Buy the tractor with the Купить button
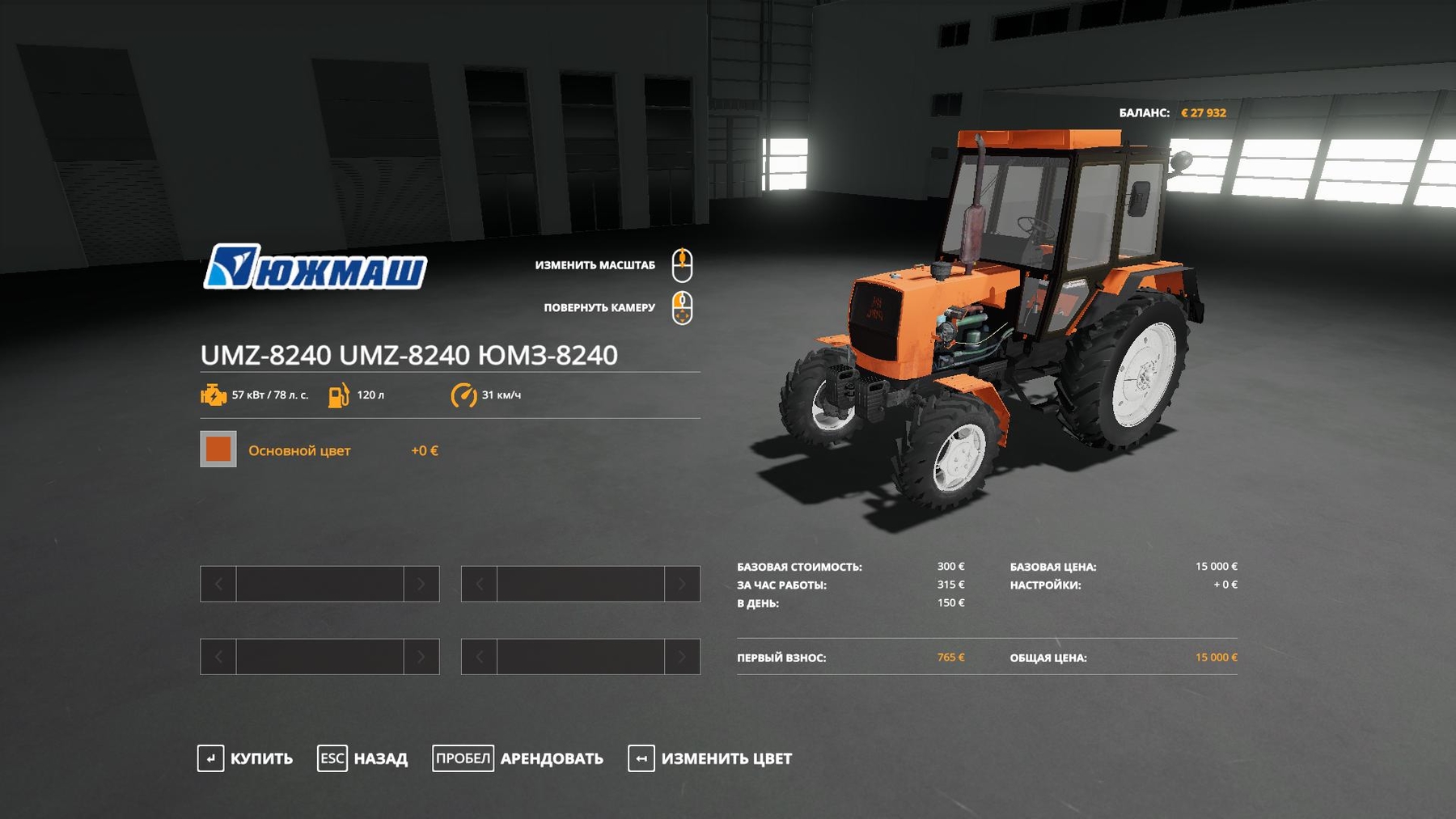Screen dimensions: 1456x819 246,758
